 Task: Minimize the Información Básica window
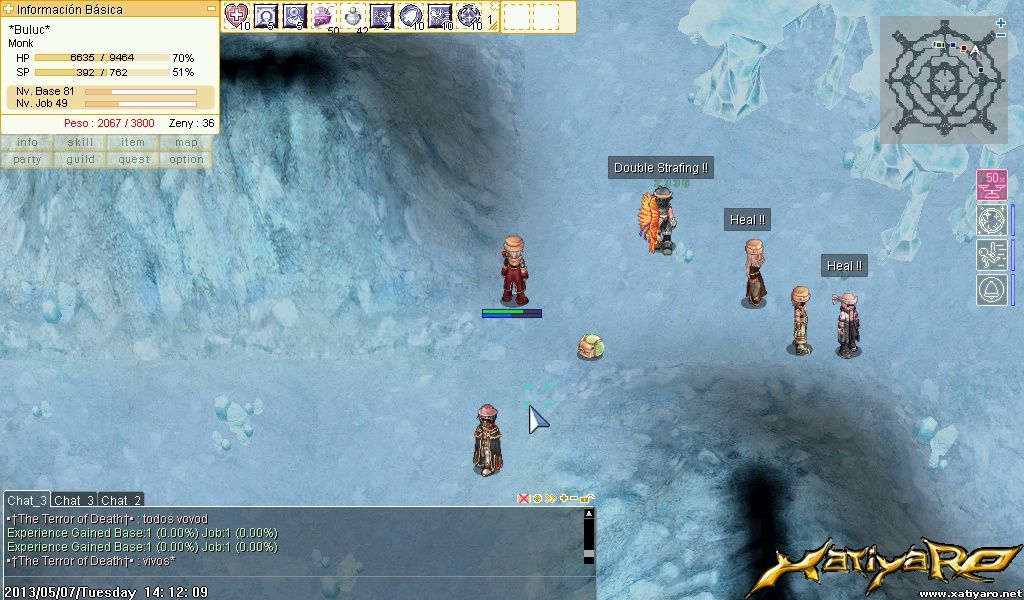click(211, 8)
